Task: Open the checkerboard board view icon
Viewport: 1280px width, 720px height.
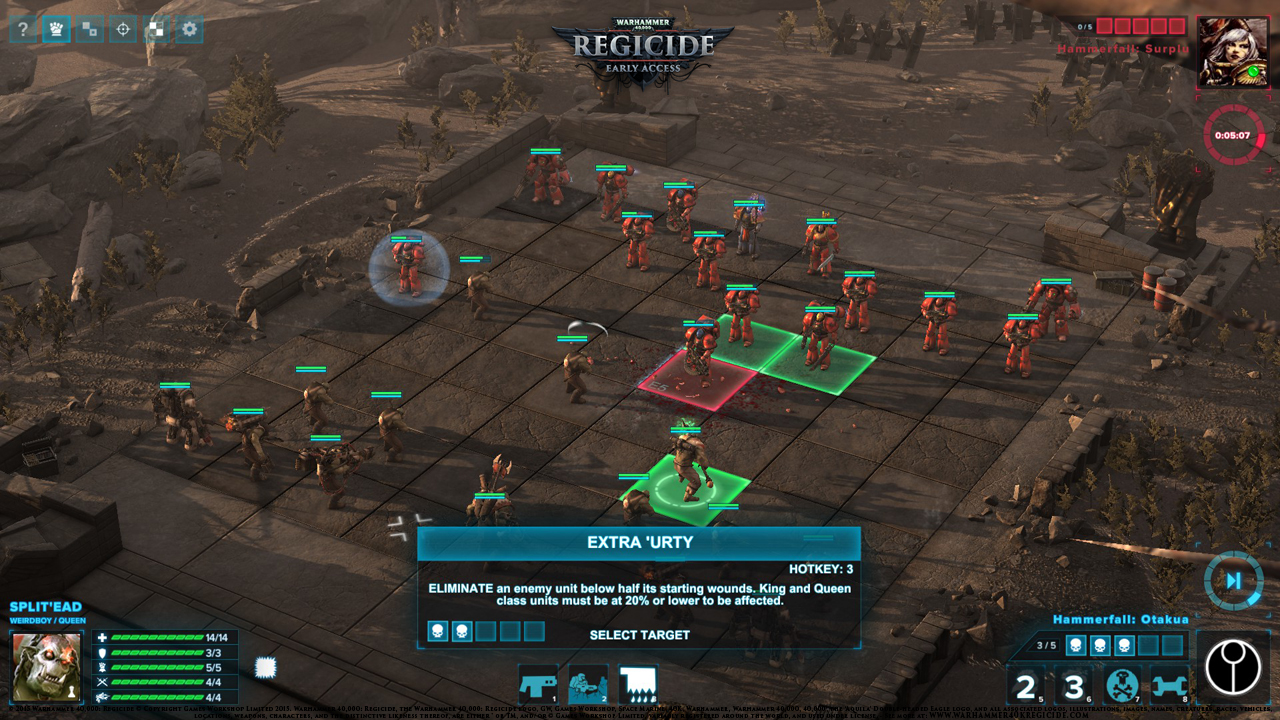Action: pyautogui.click(x=155, y=29)
